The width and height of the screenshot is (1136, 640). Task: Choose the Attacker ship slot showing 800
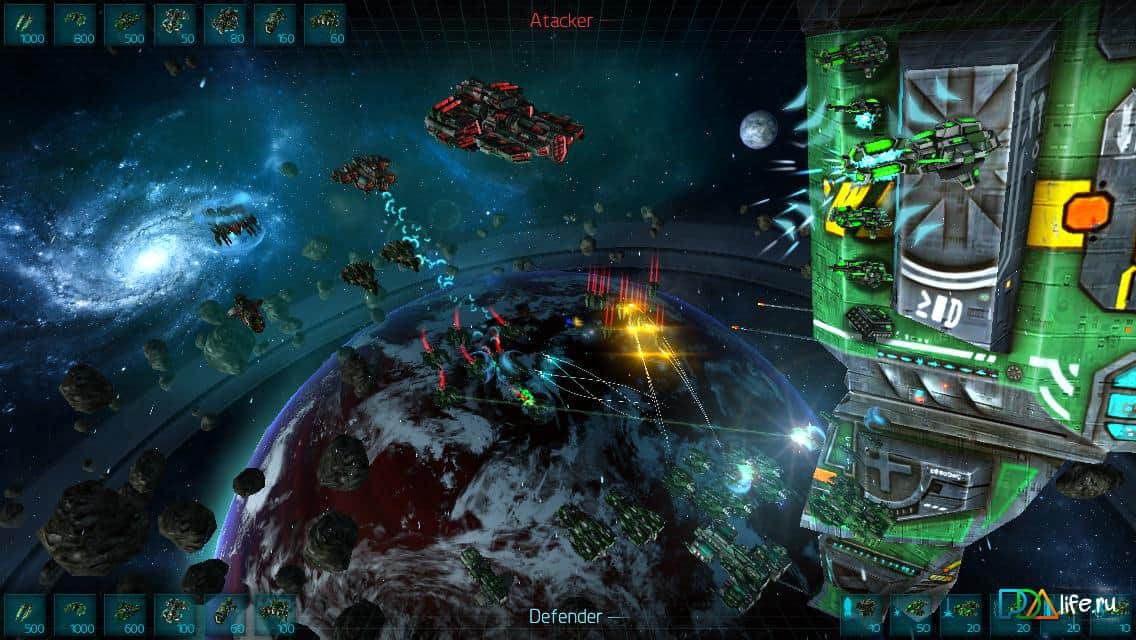coord(75,24)
